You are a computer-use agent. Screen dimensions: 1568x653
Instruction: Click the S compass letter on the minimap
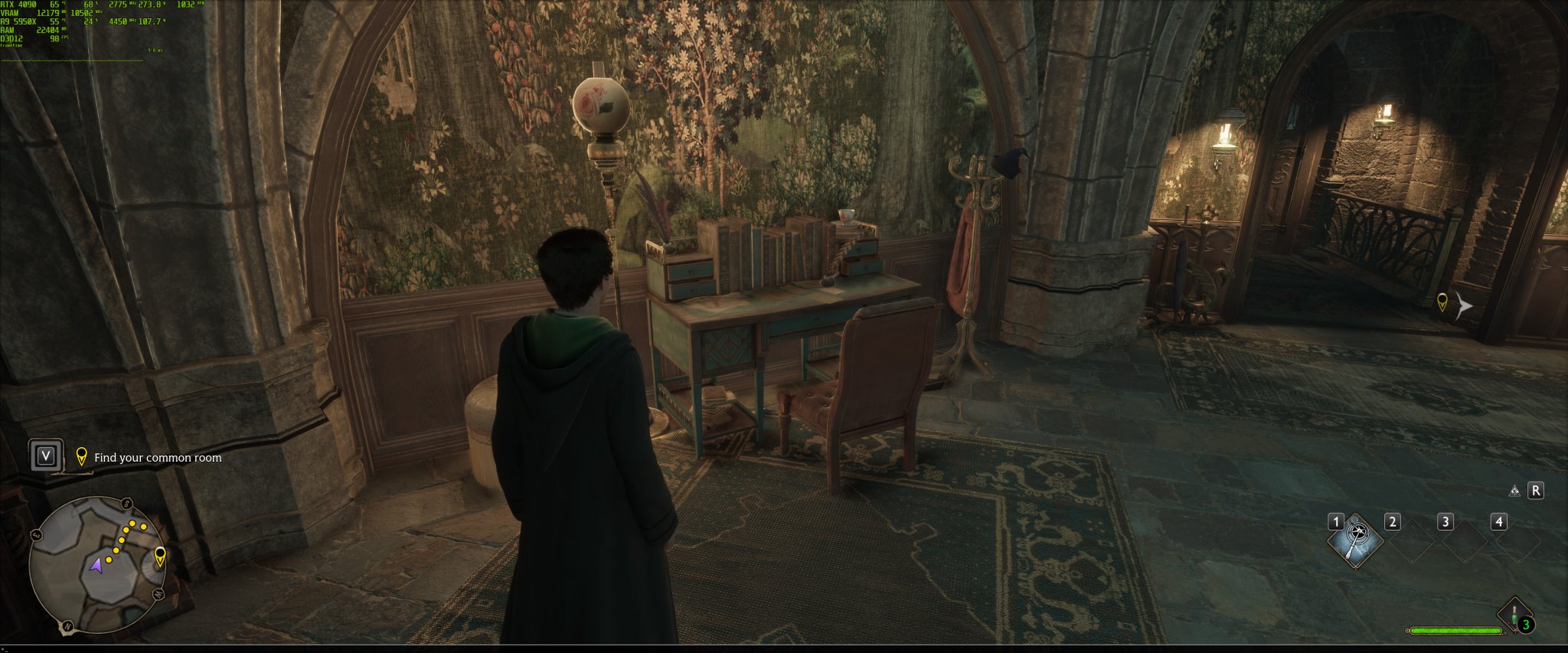126,501
